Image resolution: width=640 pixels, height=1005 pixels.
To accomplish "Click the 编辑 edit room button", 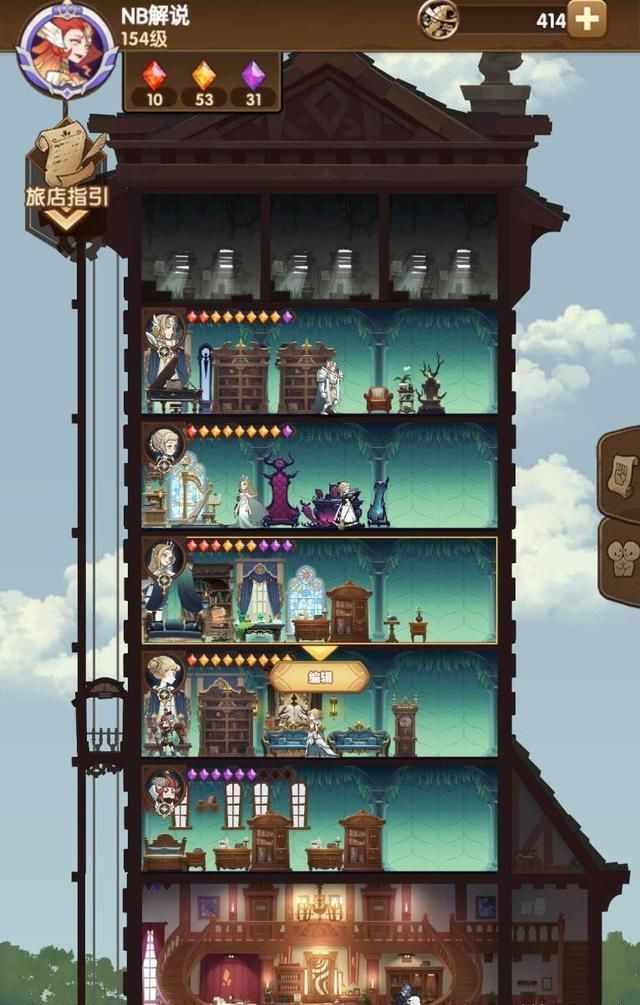I will click(319, 677).
